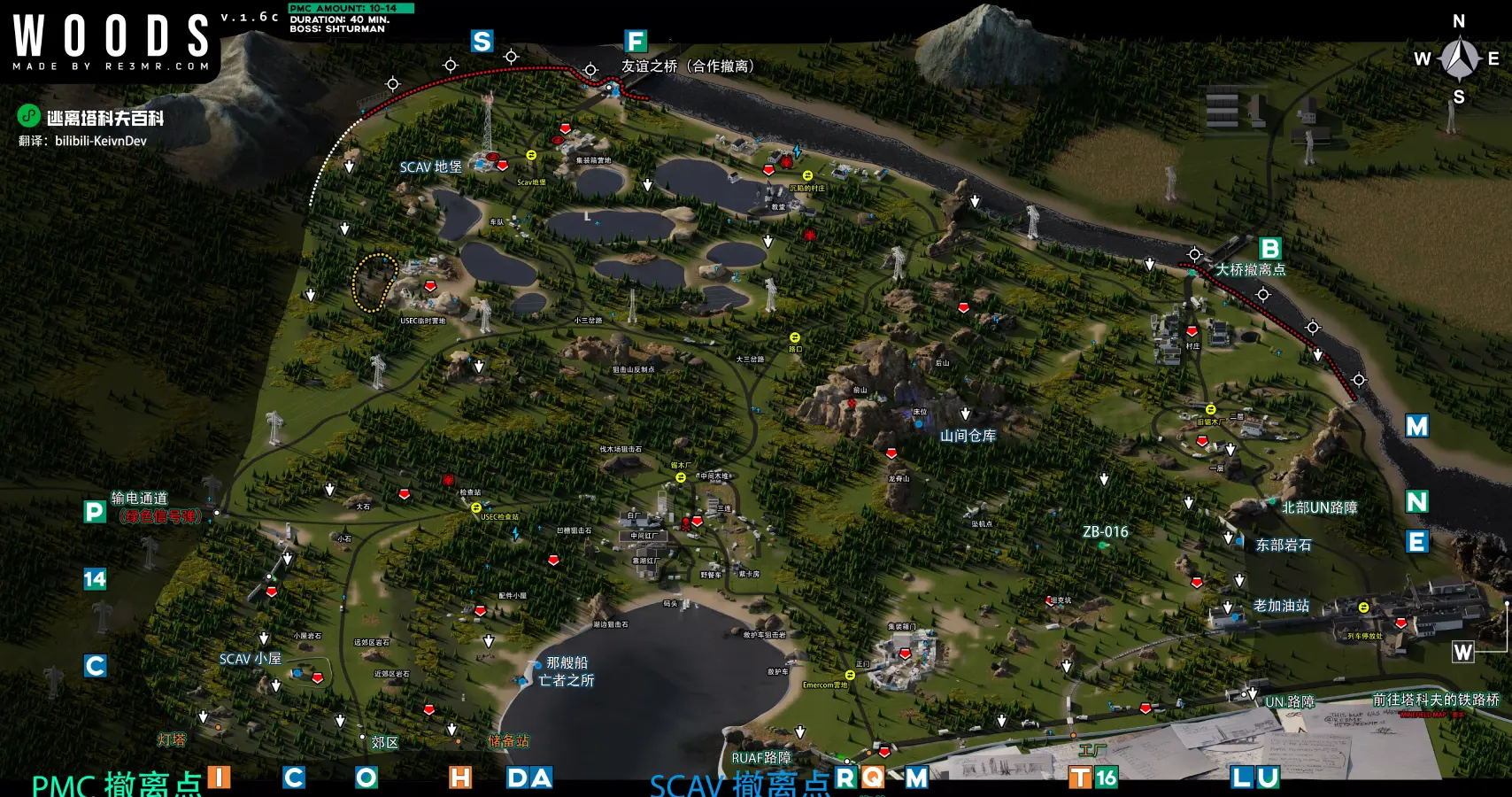Choose the green O marker
The height and width of the screenshot is (797, 1512).
point(366,778)
